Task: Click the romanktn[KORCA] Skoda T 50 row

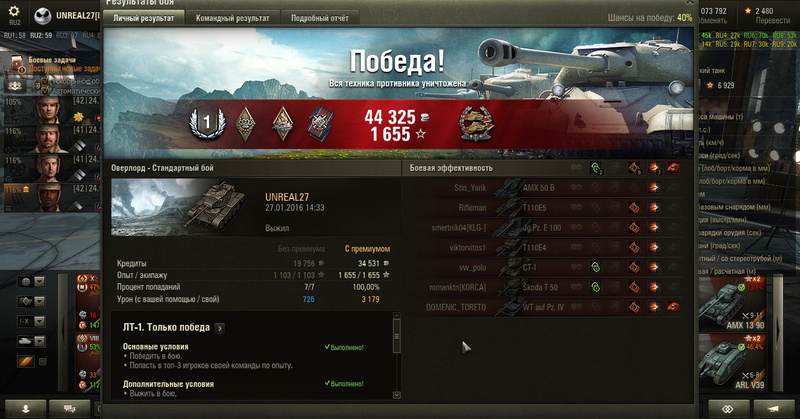Action: click(549, 287)
